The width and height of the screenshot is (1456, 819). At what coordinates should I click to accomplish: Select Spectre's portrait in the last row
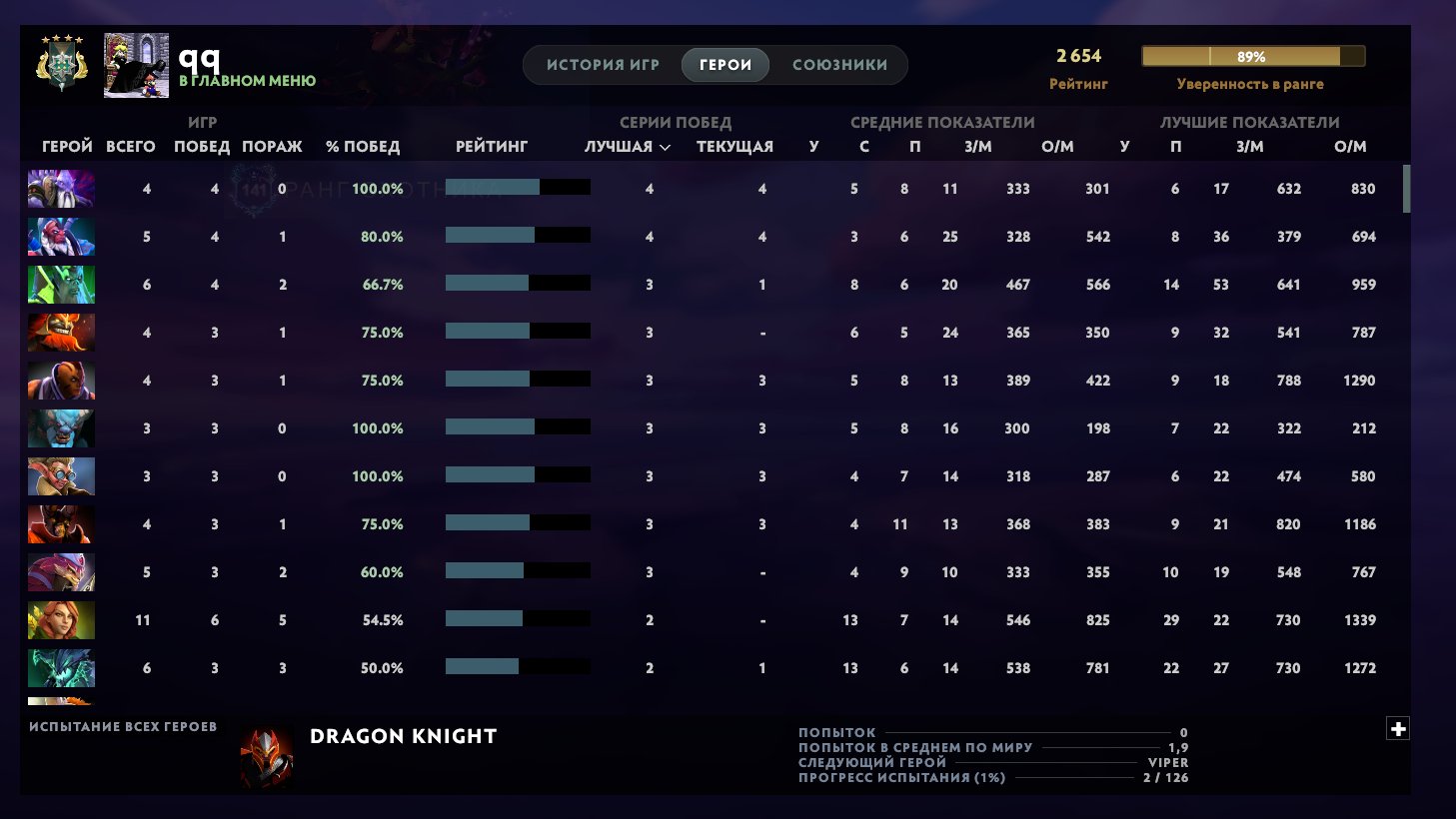60,667
